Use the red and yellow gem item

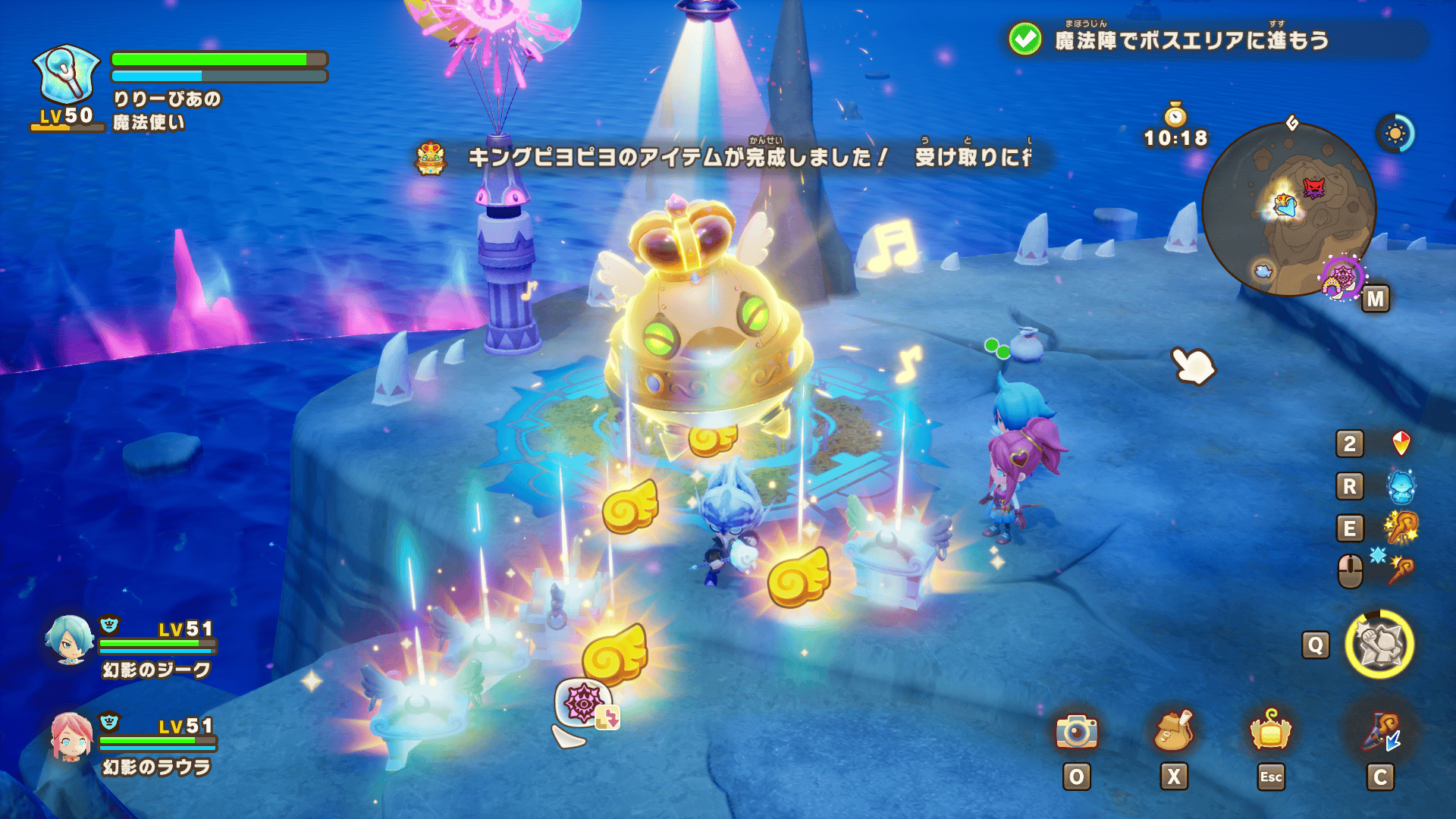[1401, 444]
